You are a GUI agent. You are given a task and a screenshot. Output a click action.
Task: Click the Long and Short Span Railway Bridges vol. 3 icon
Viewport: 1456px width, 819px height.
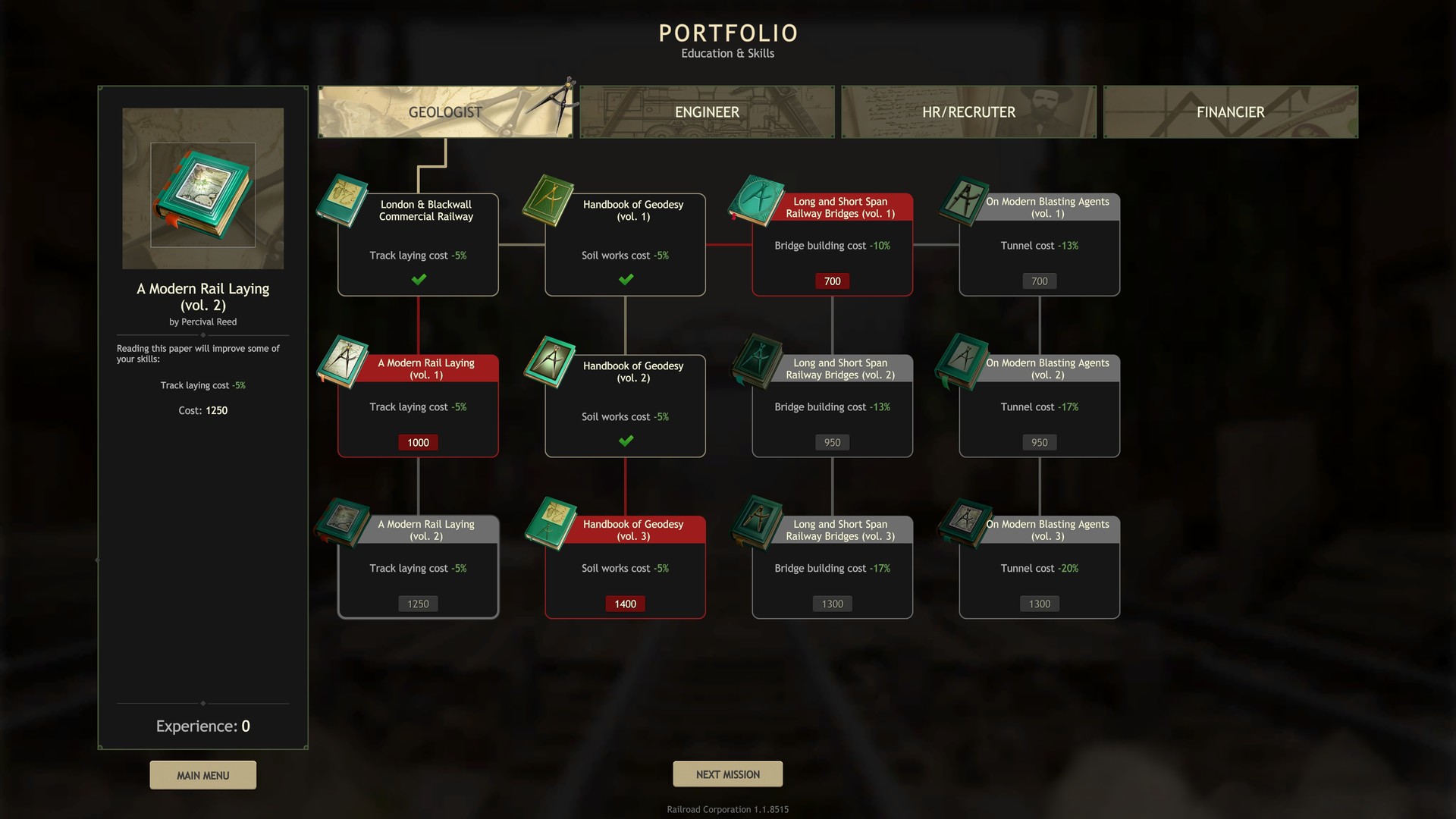pyautogui.click(x=756, y=525)
